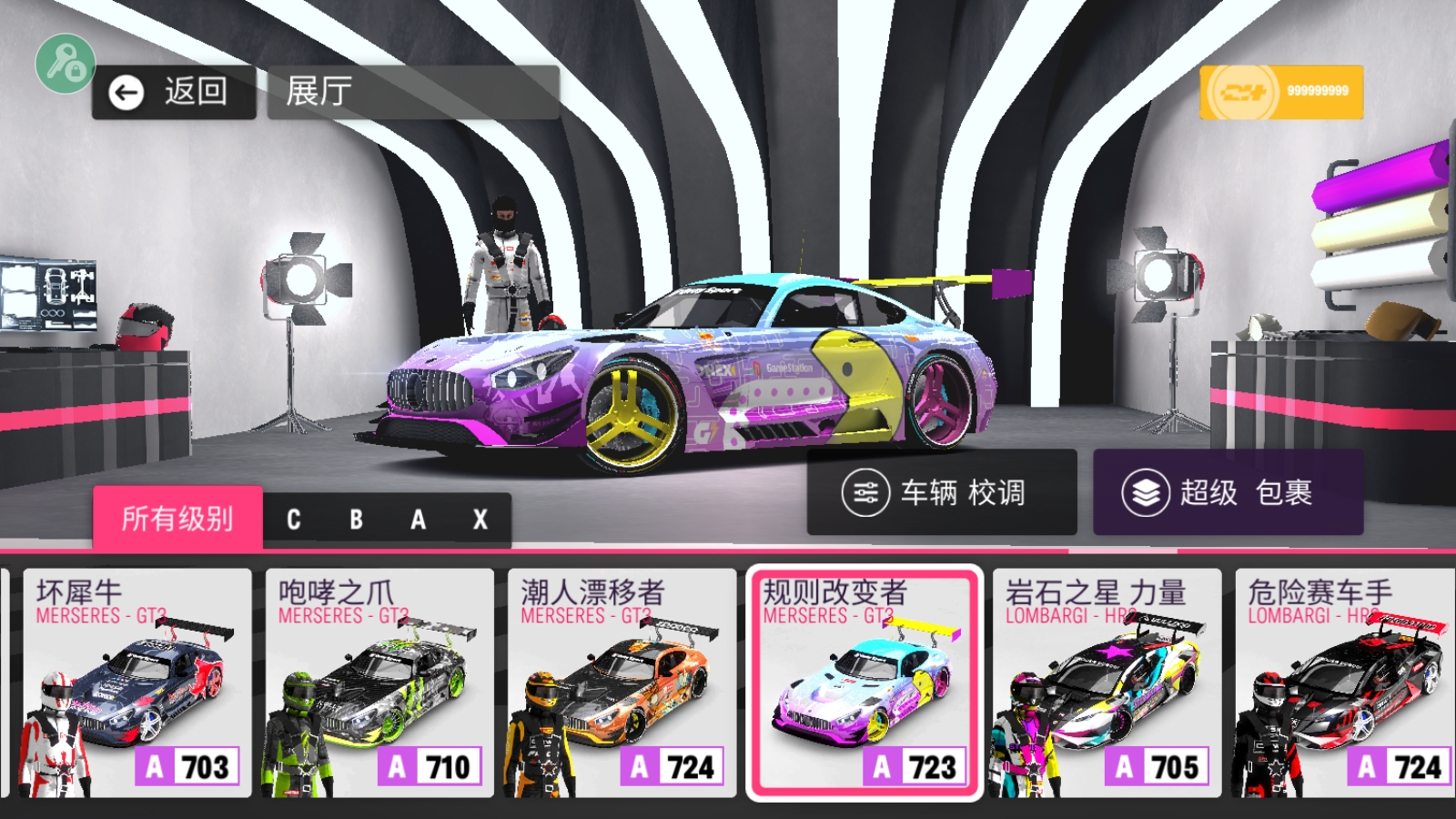
Task: Filter cars by class A
Action: (x=418, y=520)
